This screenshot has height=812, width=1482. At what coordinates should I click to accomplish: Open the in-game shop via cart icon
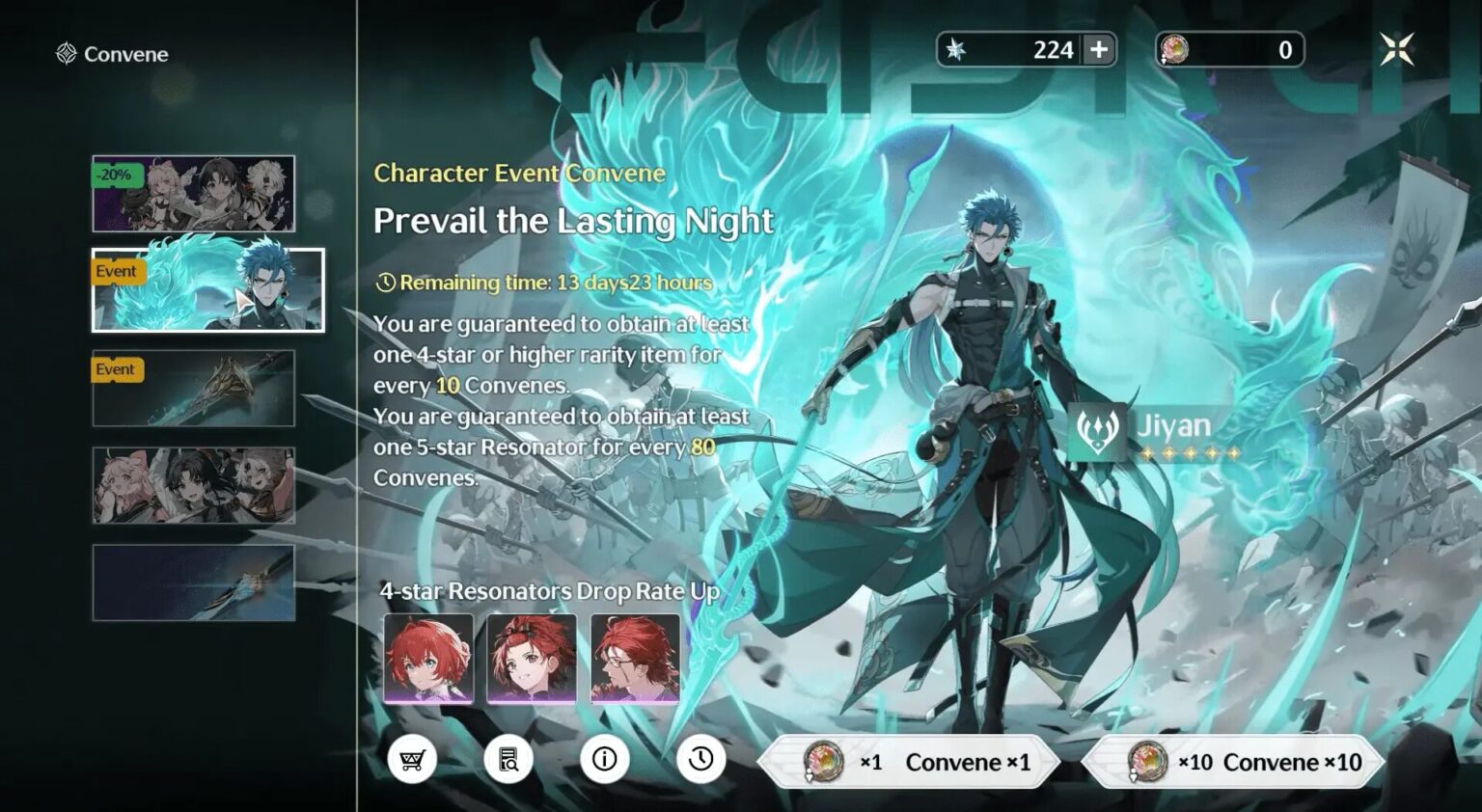coord(413,759)
